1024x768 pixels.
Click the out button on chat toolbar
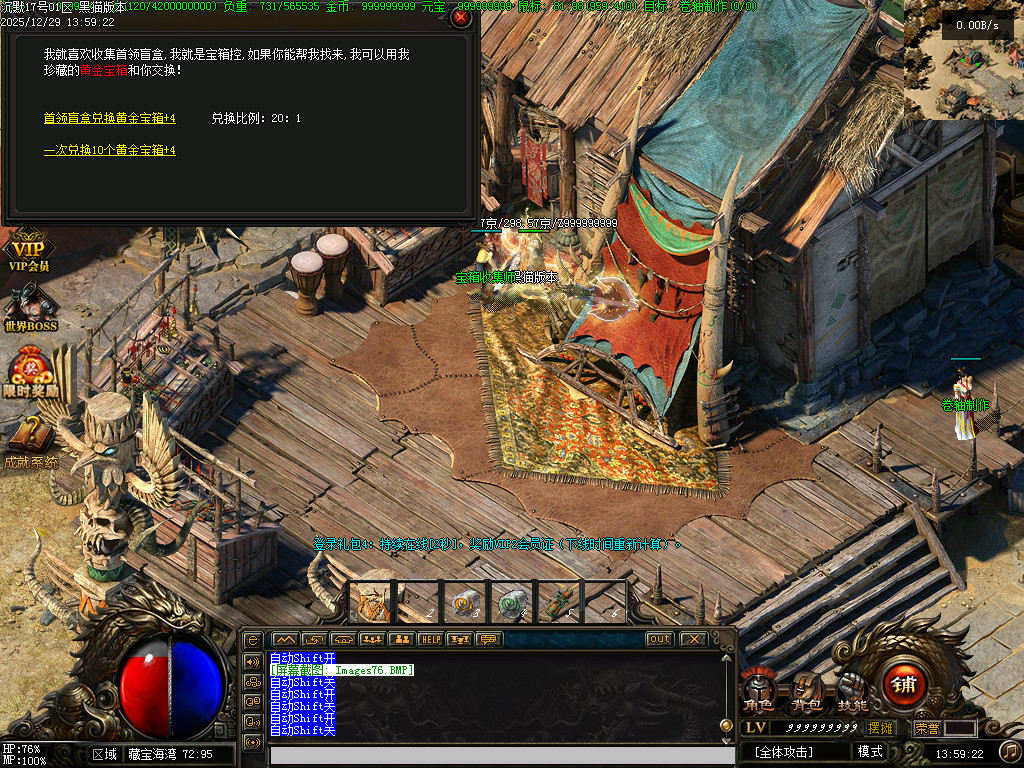point(660,639)
